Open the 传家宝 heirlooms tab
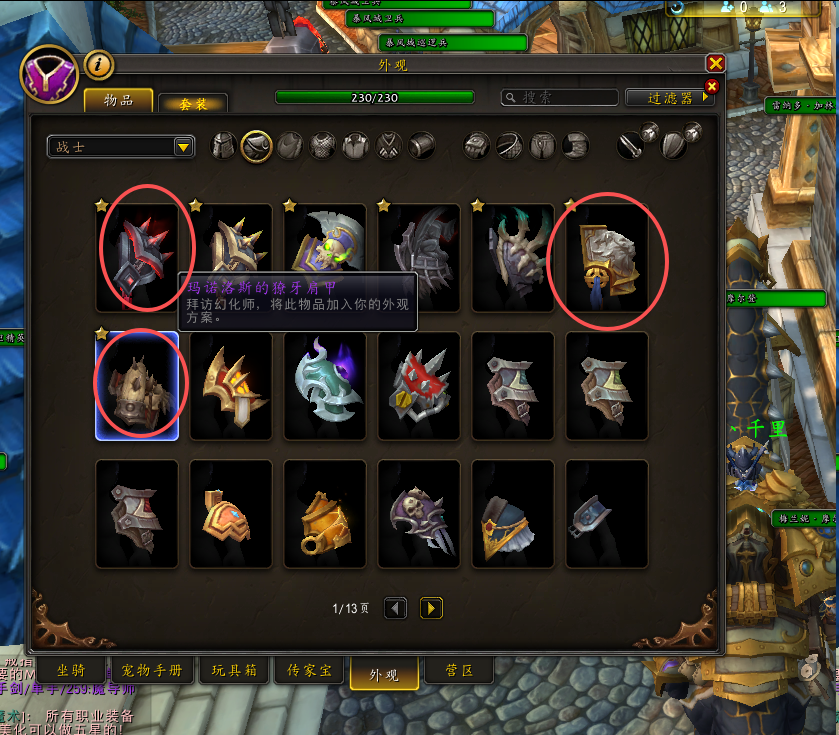This screenshot has width=839, height=735. coord(311,670)
